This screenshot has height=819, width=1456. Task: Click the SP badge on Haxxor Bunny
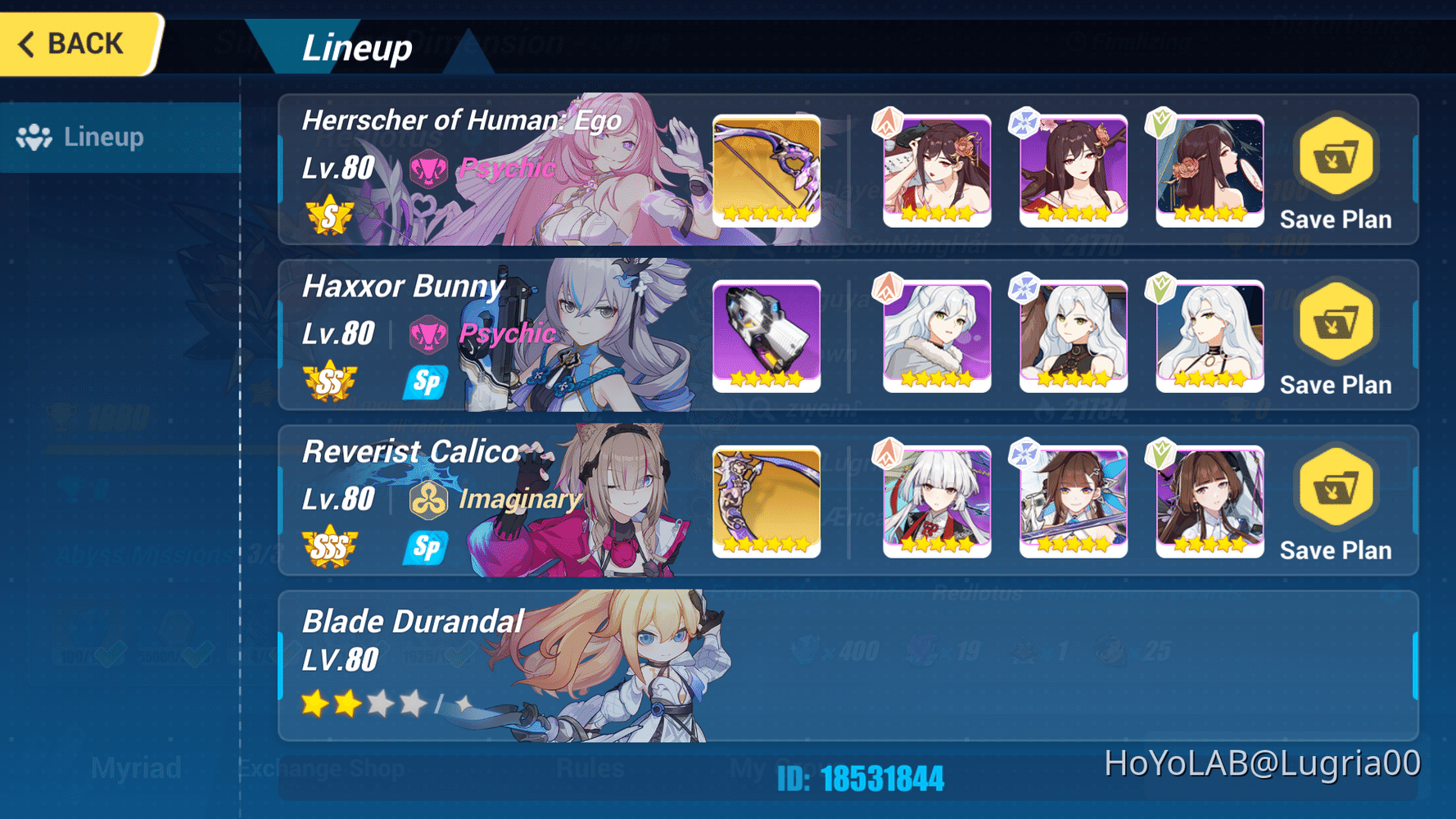425,382
